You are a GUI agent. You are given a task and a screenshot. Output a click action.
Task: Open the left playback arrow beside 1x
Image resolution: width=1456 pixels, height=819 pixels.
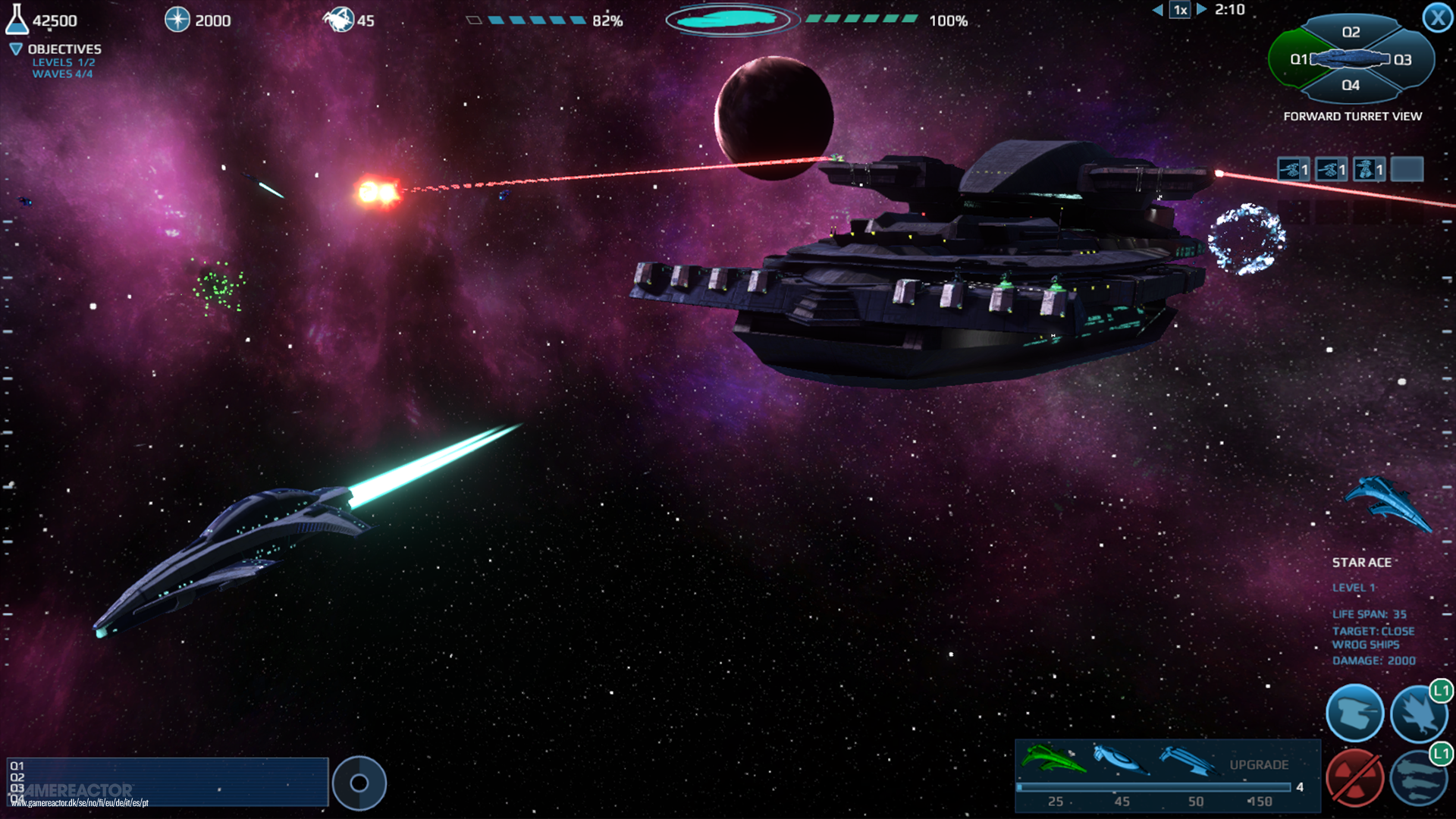[x=1159, y=10]
